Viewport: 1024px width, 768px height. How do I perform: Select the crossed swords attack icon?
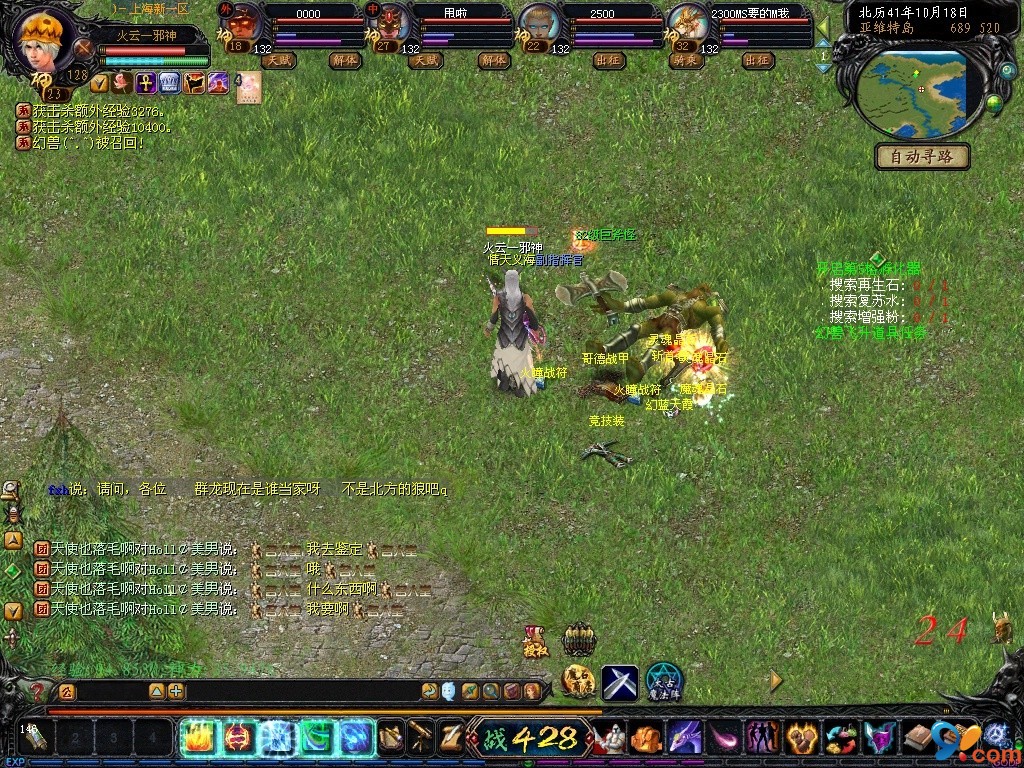619,682
